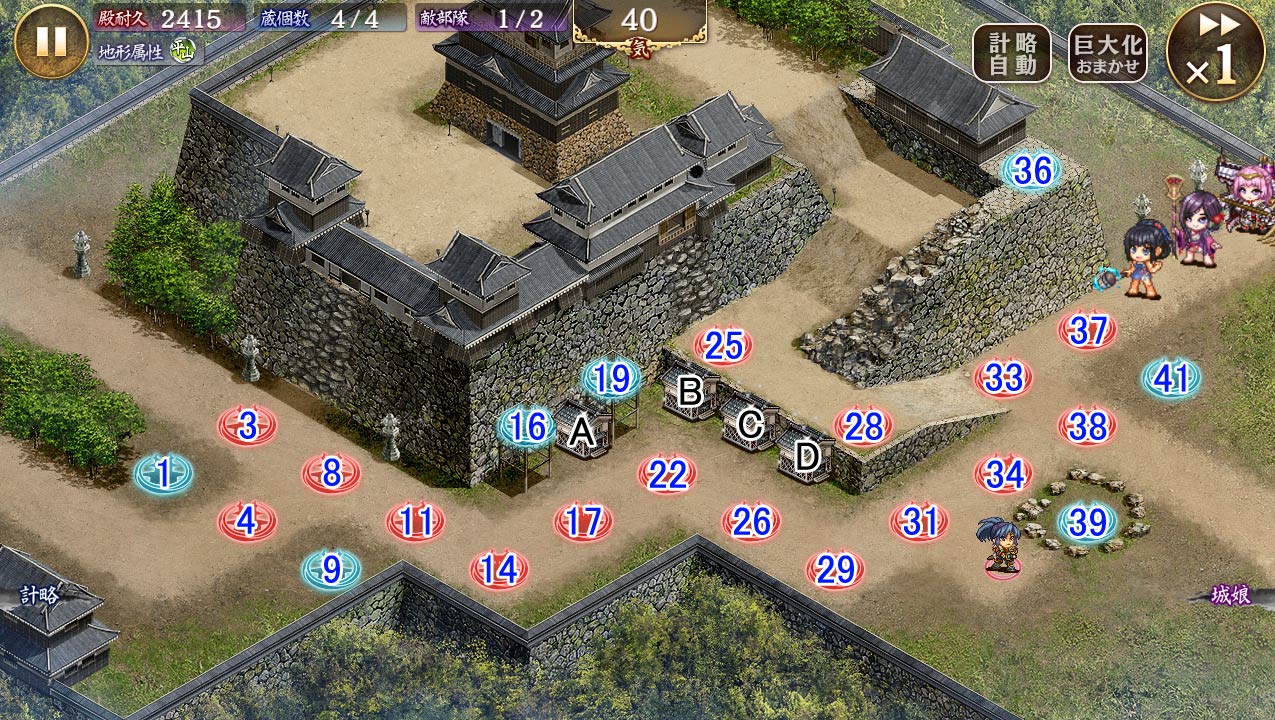Select blue placement tile 19
Screen dimensions: 1275x720
(x=612, y=379)
